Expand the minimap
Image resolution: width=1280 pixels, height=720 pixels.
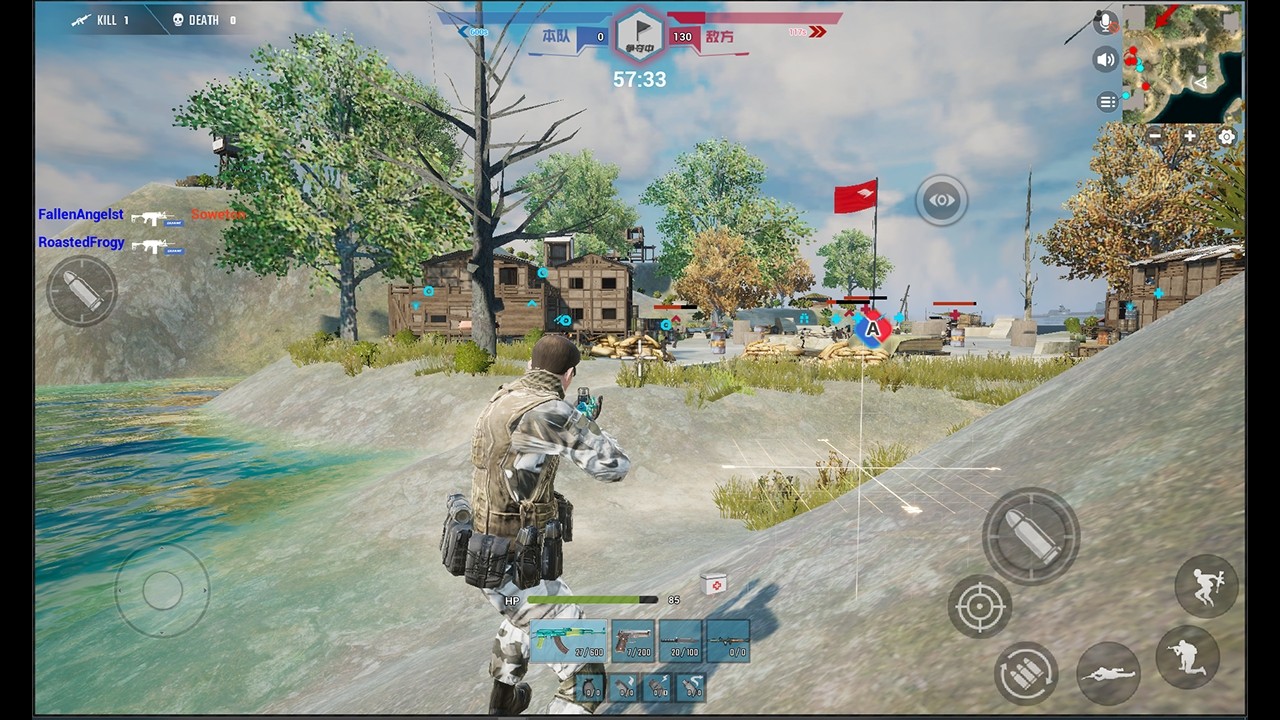[x=1183, y=64]
